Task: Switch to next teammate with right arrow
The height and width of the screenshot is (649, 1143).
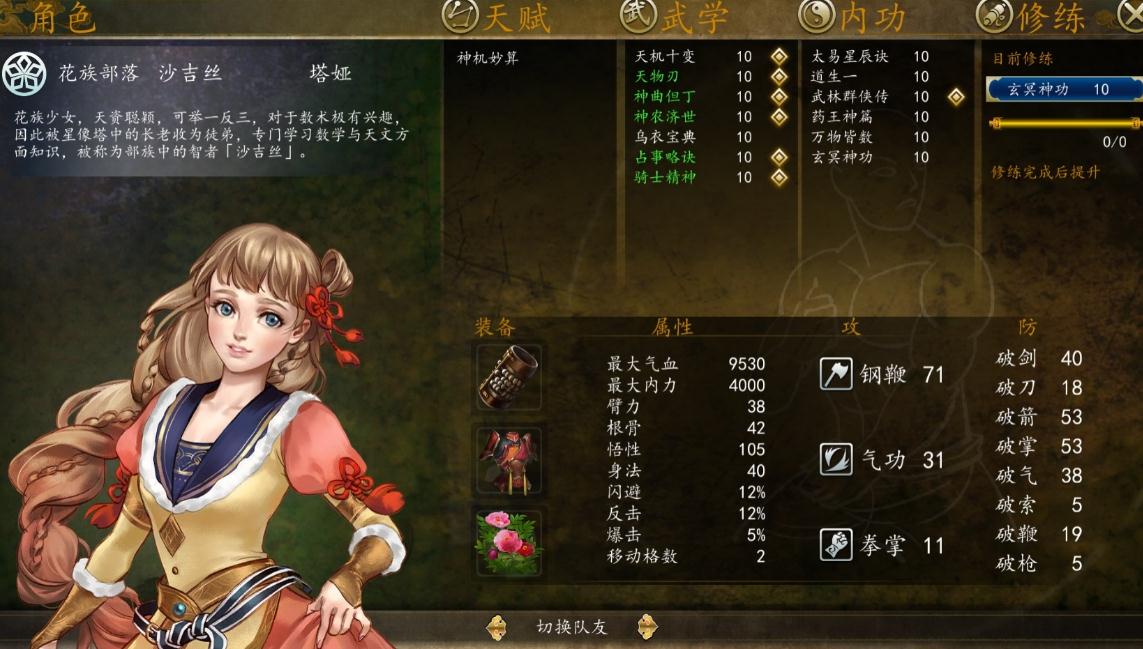Action: 647,627
